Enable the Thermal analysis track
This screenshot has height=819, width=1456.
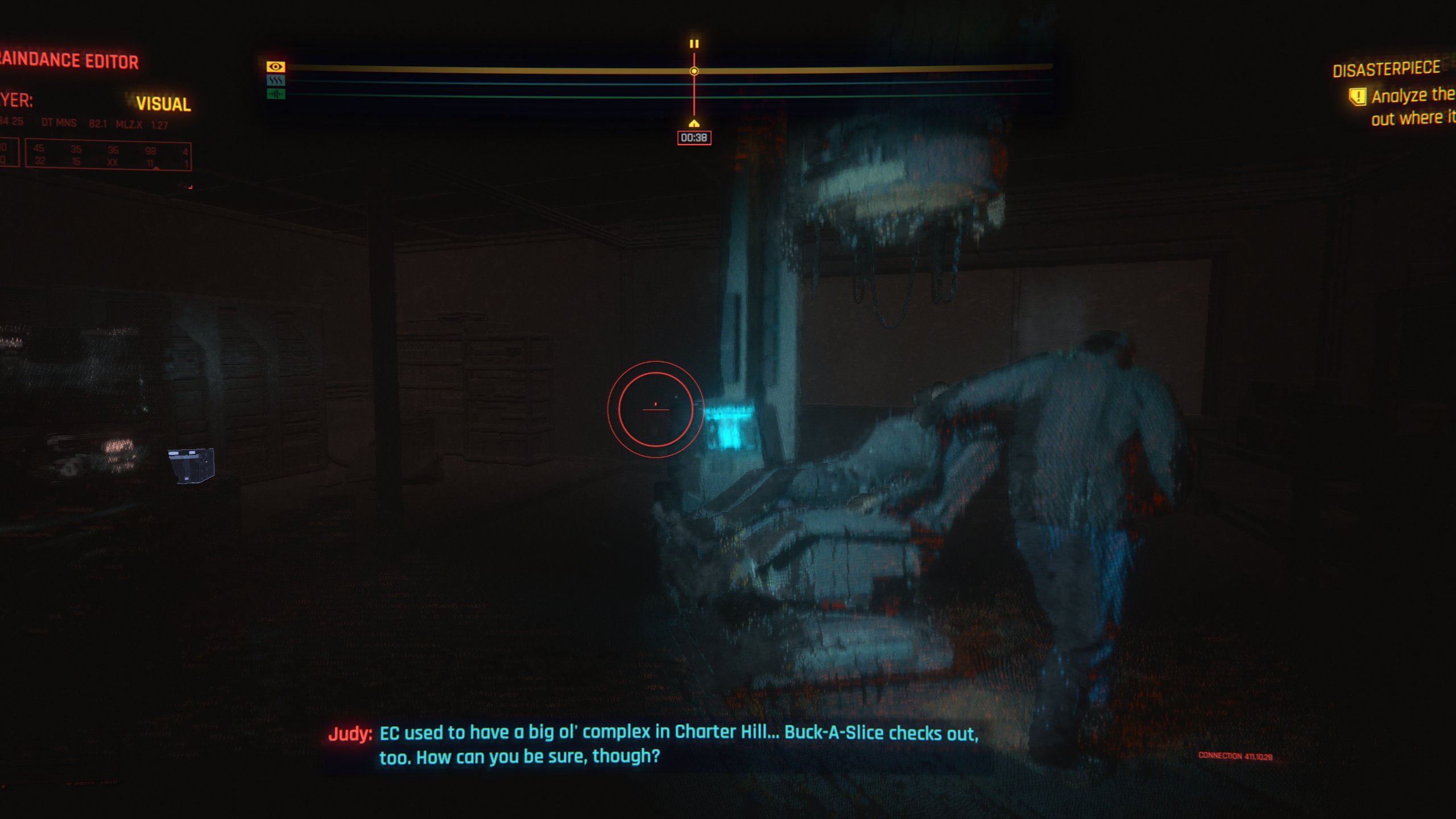point(276,81)
